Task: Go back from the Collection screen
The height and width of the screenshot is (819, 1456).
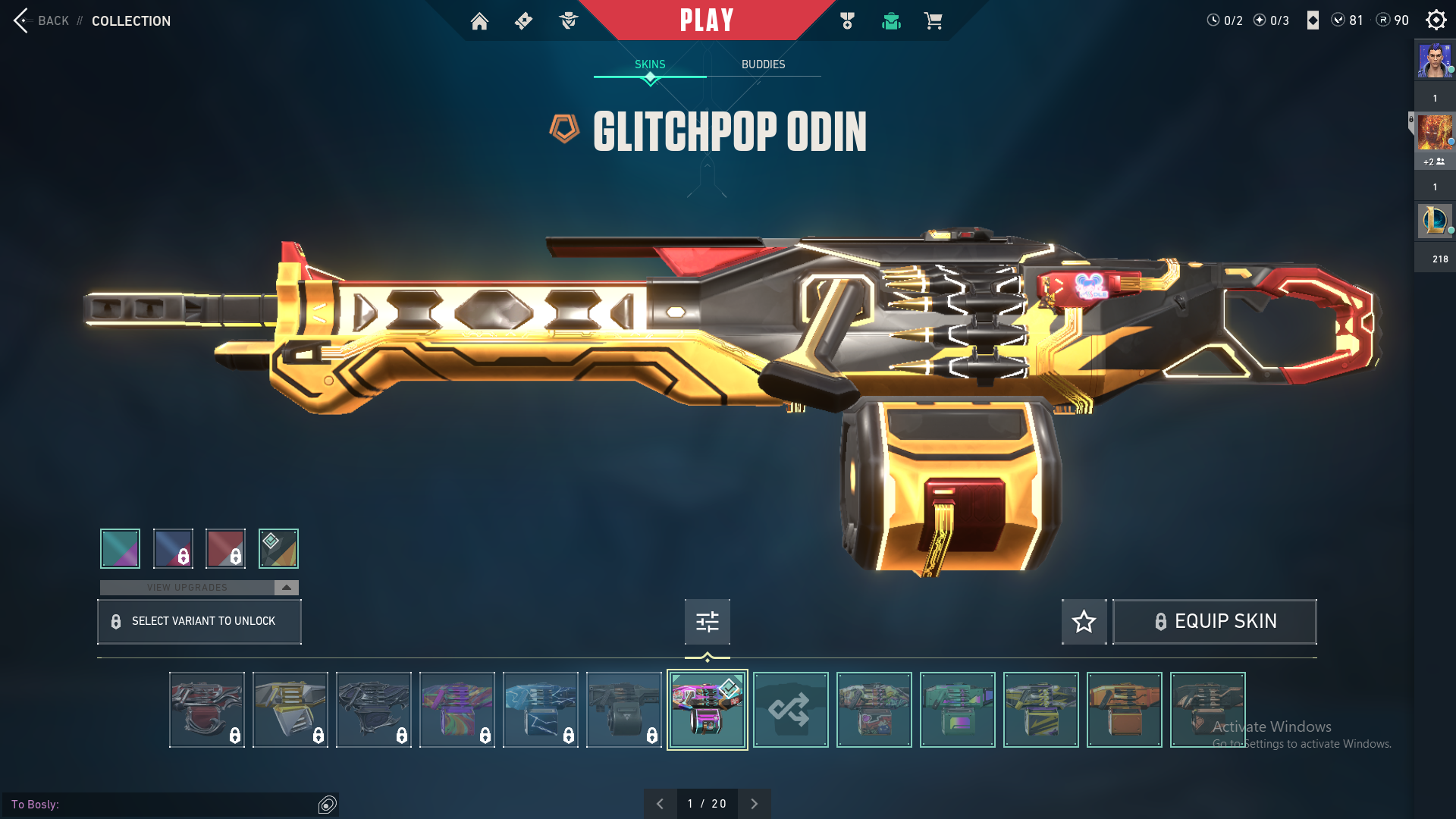Action: (42, 20)
